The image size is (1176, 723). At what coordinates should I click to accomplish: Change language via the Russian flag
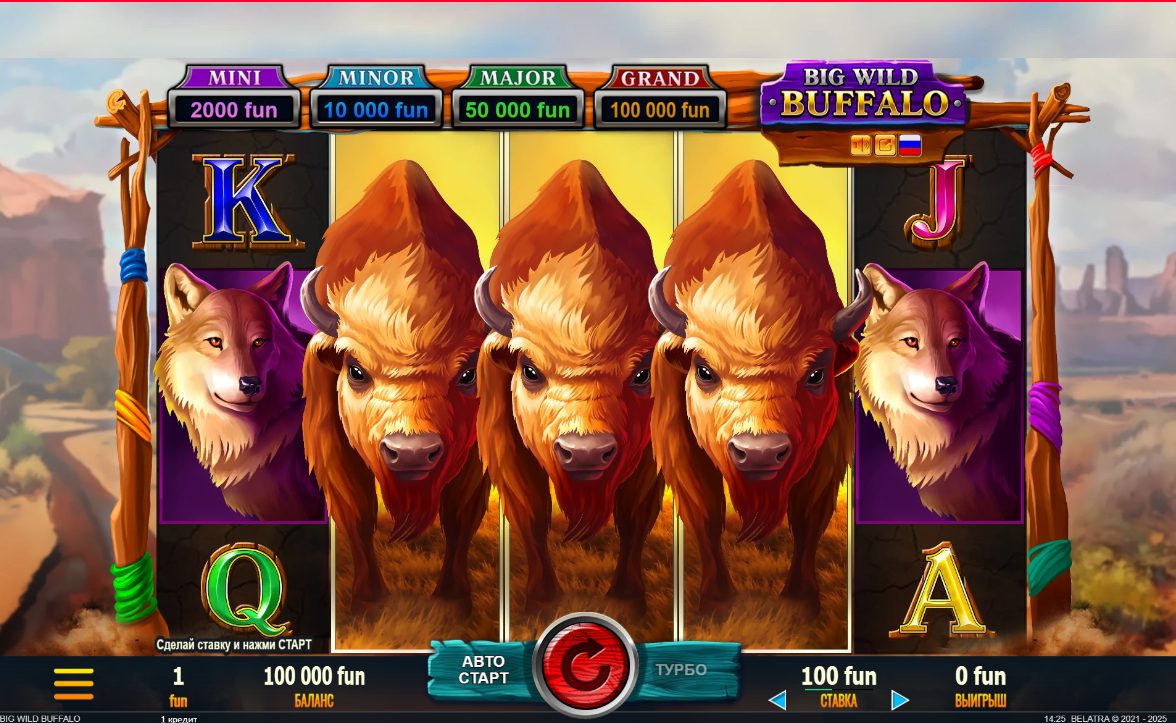pyautogui.click(x=910, y=146)
